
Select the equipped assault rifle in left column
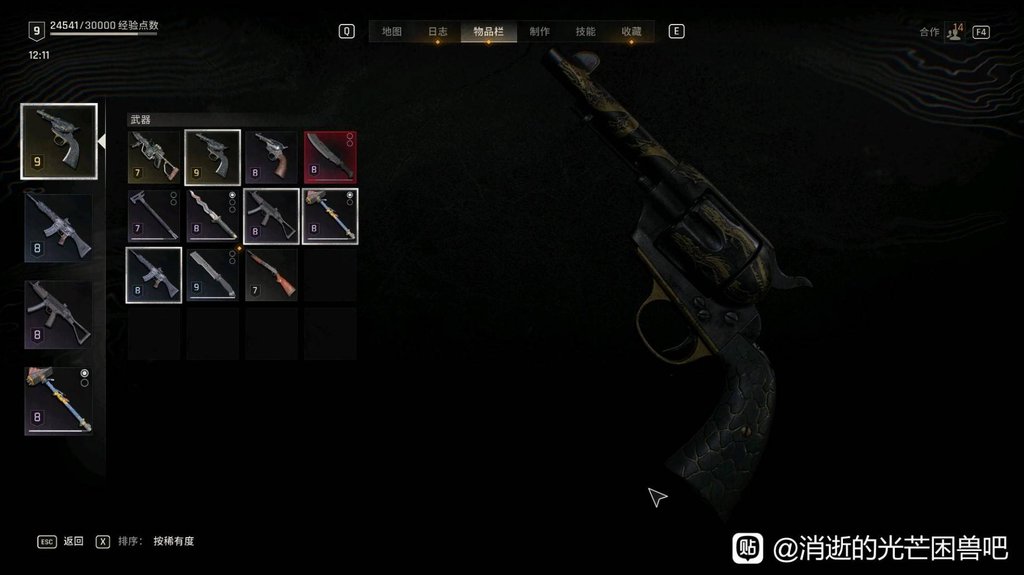pos(59,228)
